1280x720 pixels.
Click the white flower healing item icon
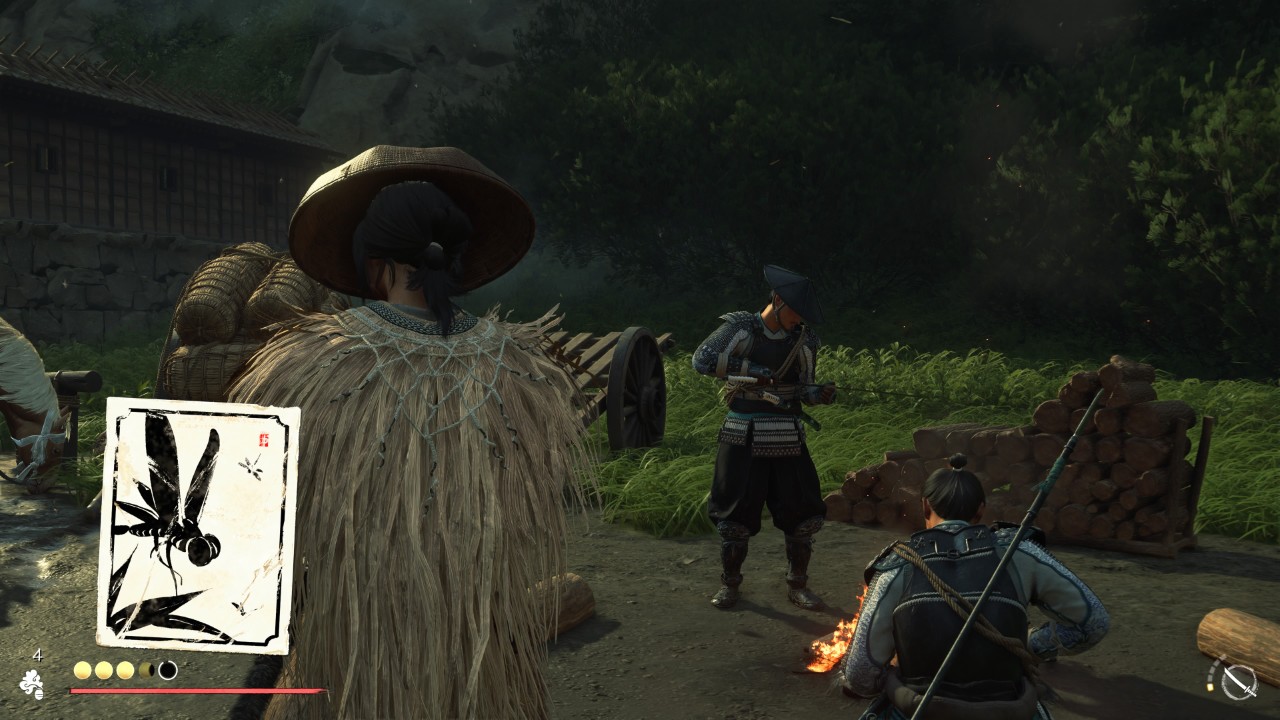[x=31, y=684]
